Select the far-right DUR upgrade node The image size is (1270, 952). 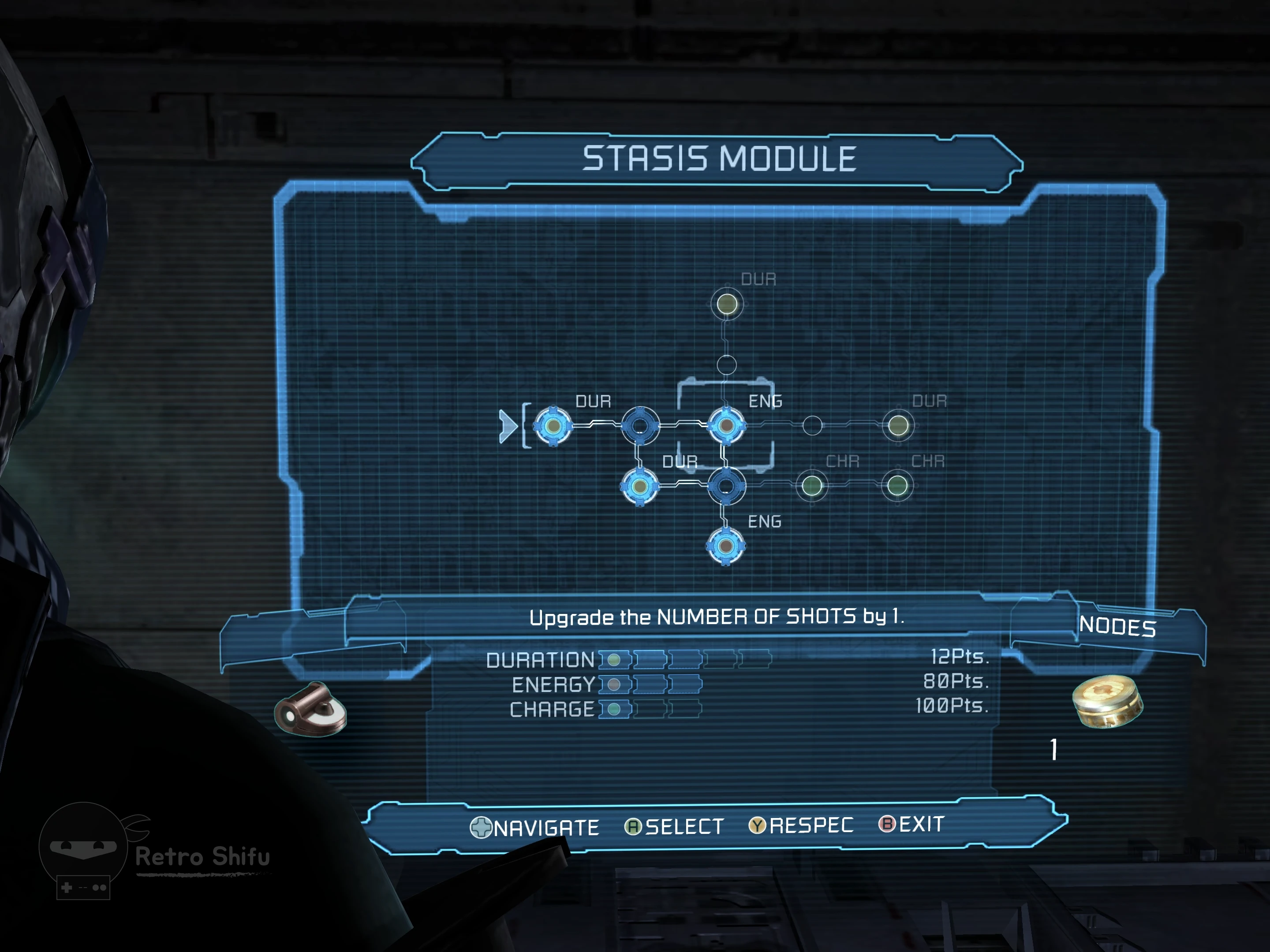click(898, 426)
